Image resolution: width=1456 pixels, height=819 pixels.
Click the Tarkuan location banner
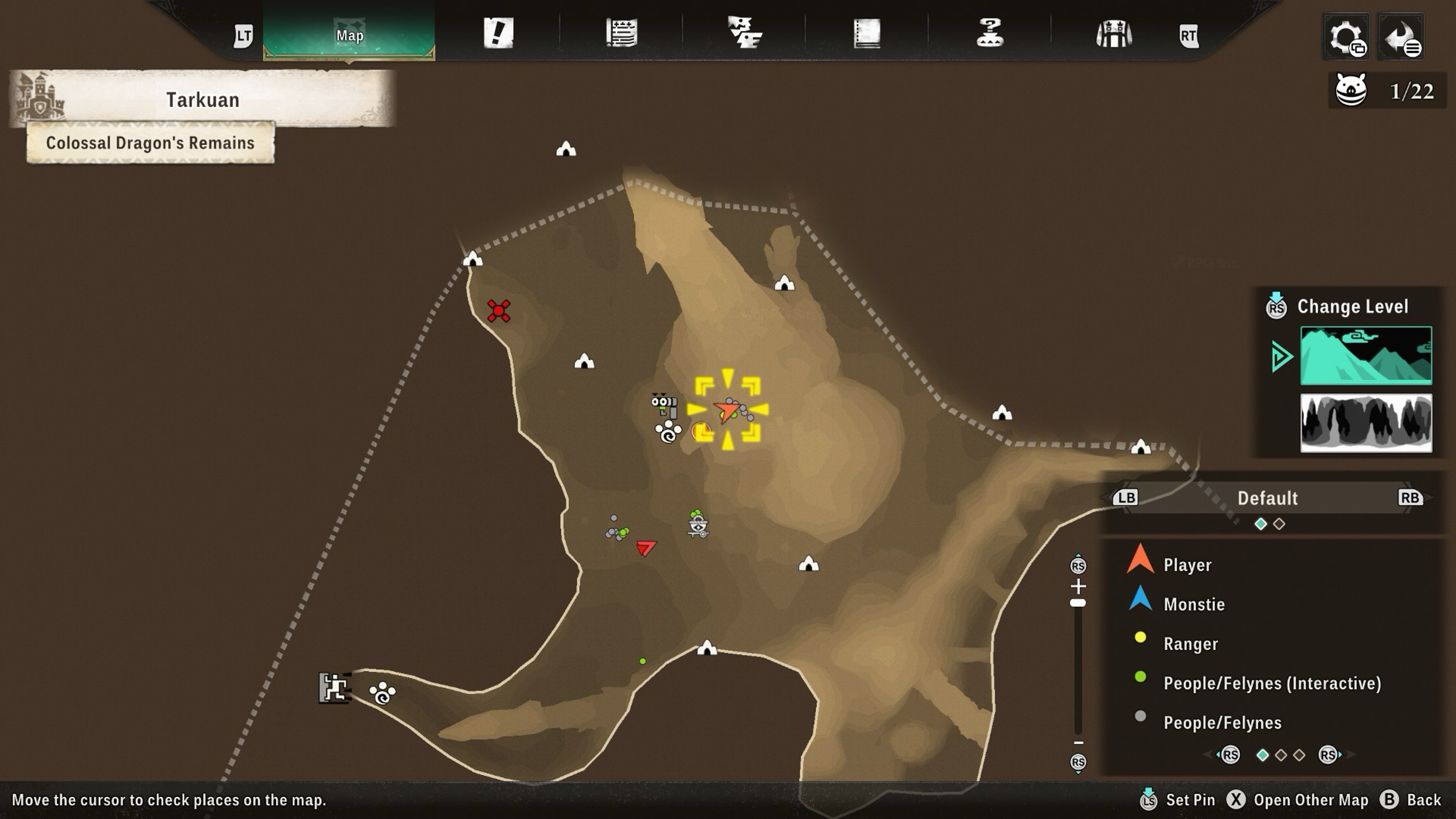[x=202, y=100]
